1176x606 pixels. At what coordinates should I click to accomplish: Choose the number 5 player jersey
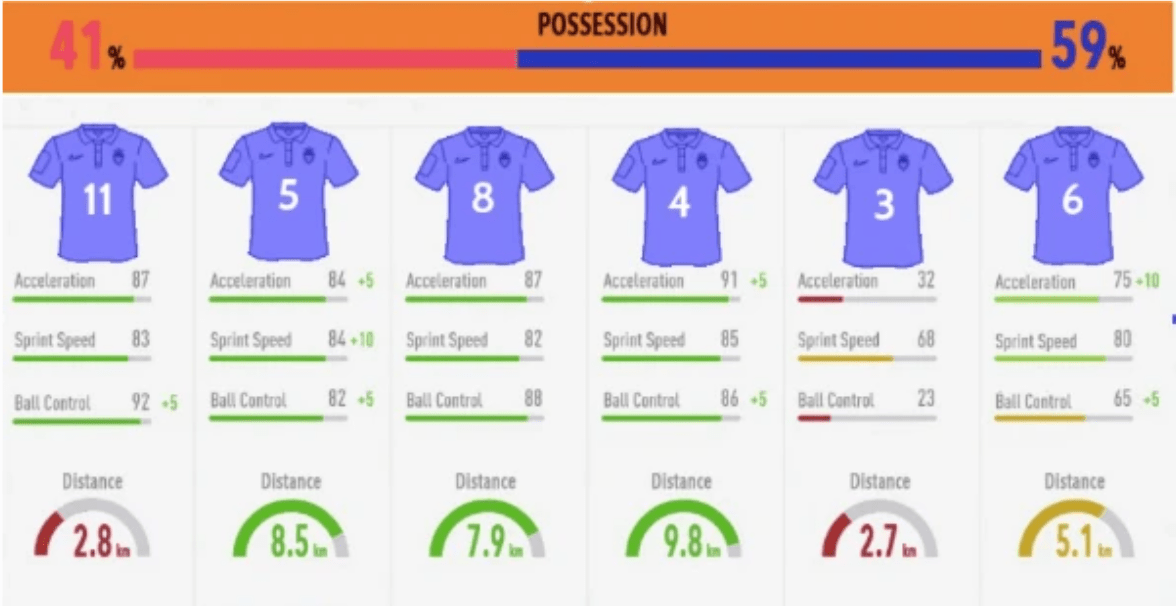[x=288, y=192]
